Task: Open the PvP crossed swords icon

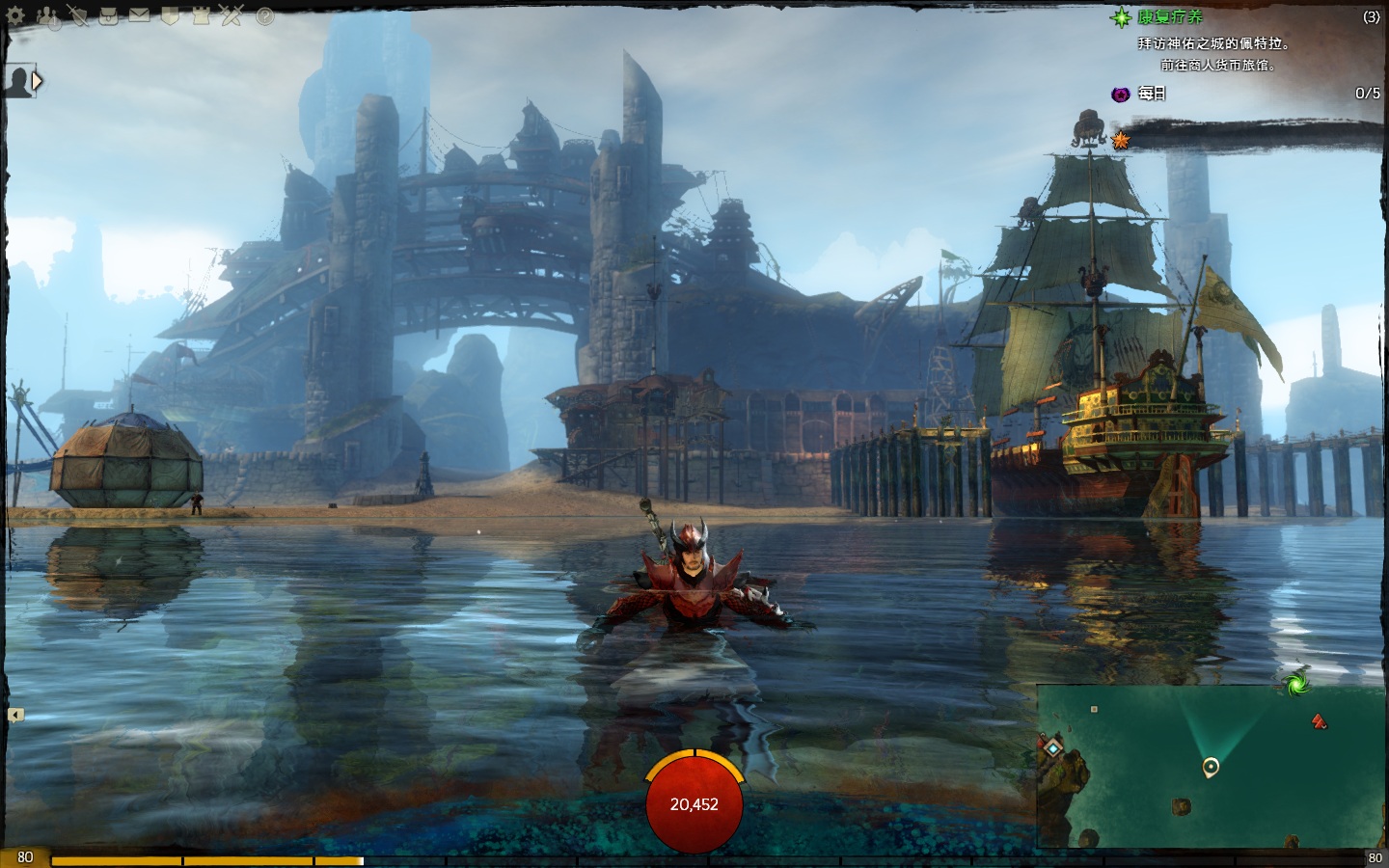Action: tap(231, 16)
